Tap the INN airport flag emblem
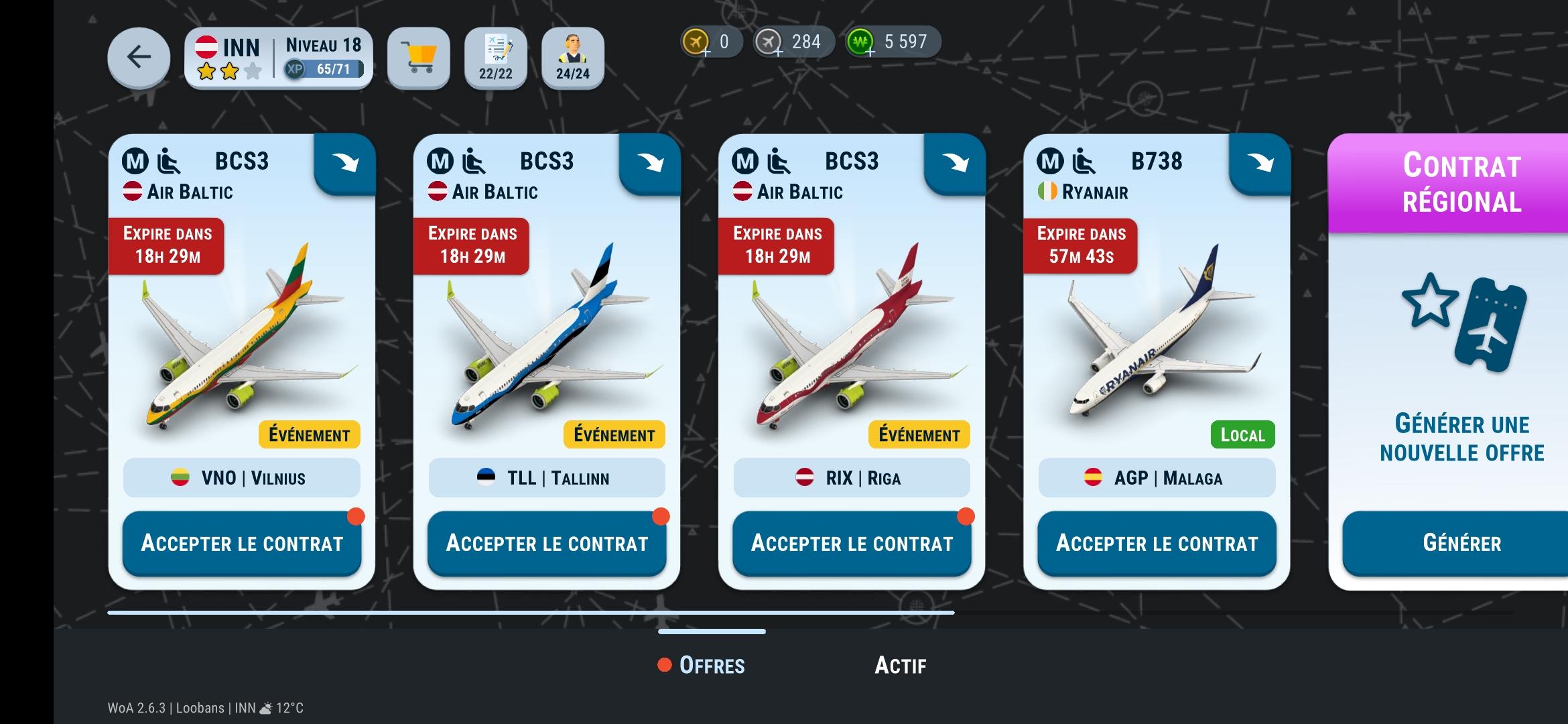The height and width of the screenshot is (724, 1568). tap(208, 48)
